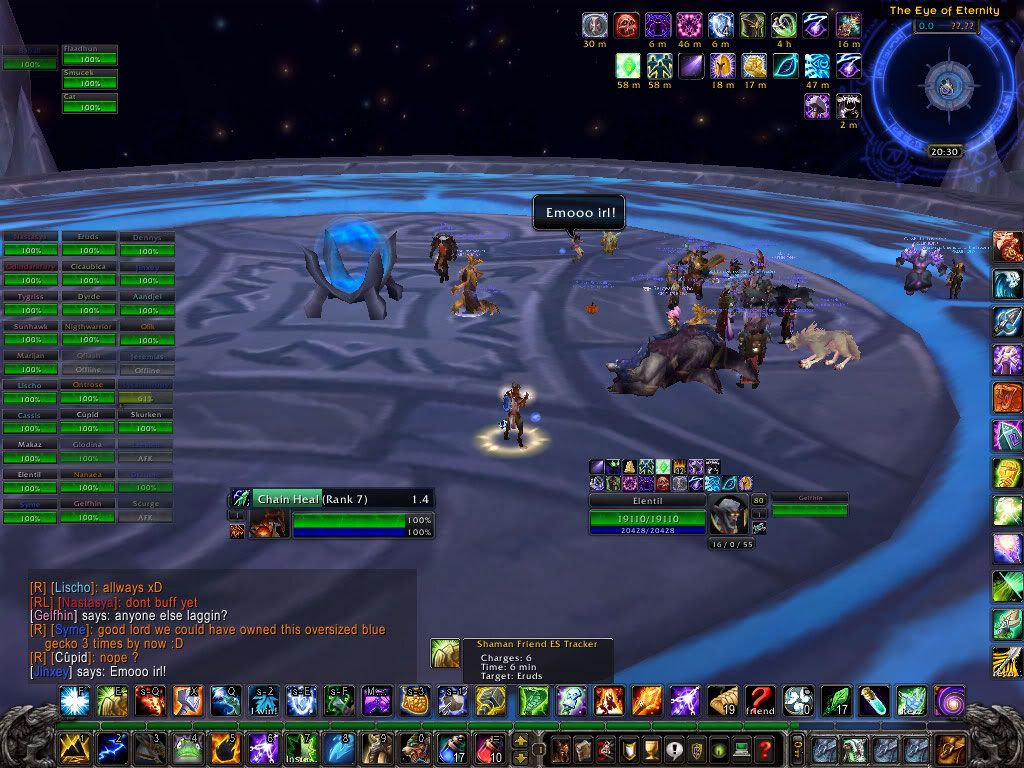
Task: Select the golden fist 17 m buff
Action: (755, 67)
